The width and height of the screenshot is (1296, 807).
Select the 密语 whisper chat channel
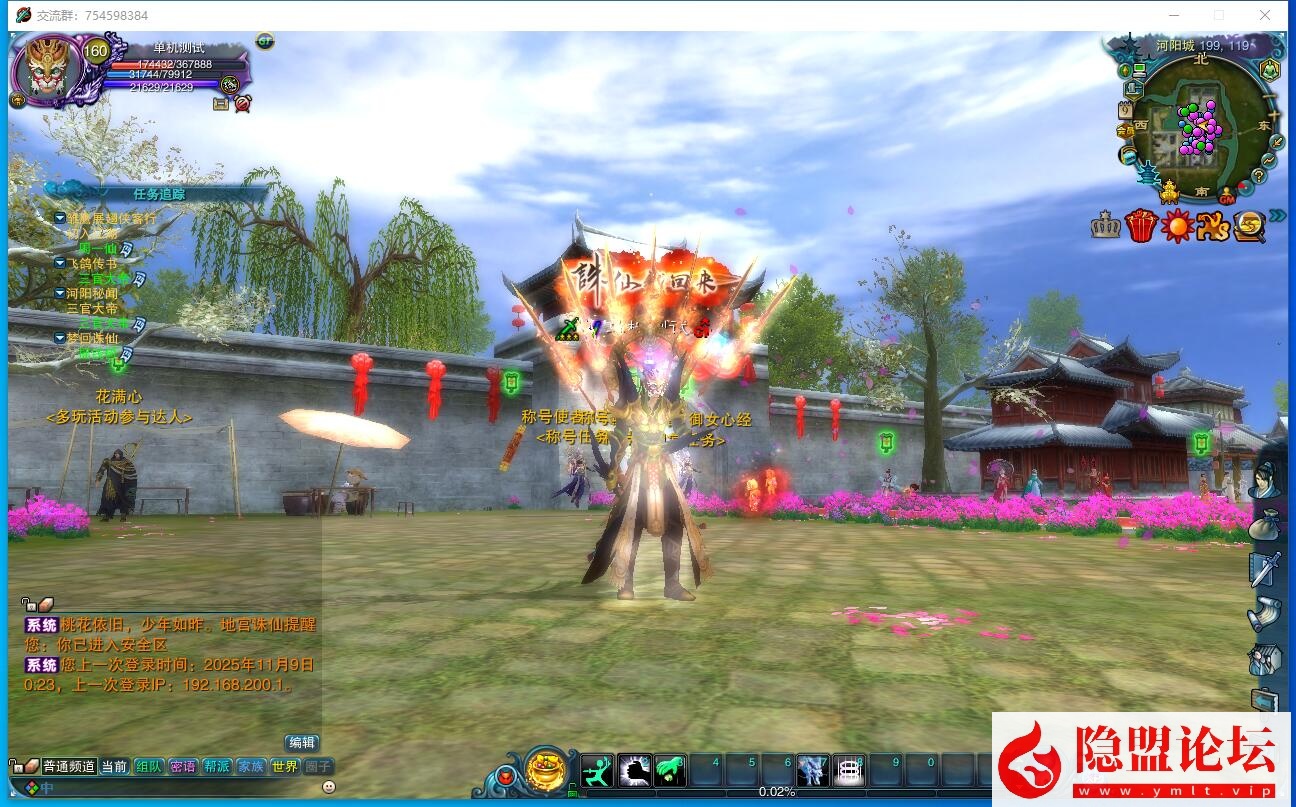pos(183,766)
